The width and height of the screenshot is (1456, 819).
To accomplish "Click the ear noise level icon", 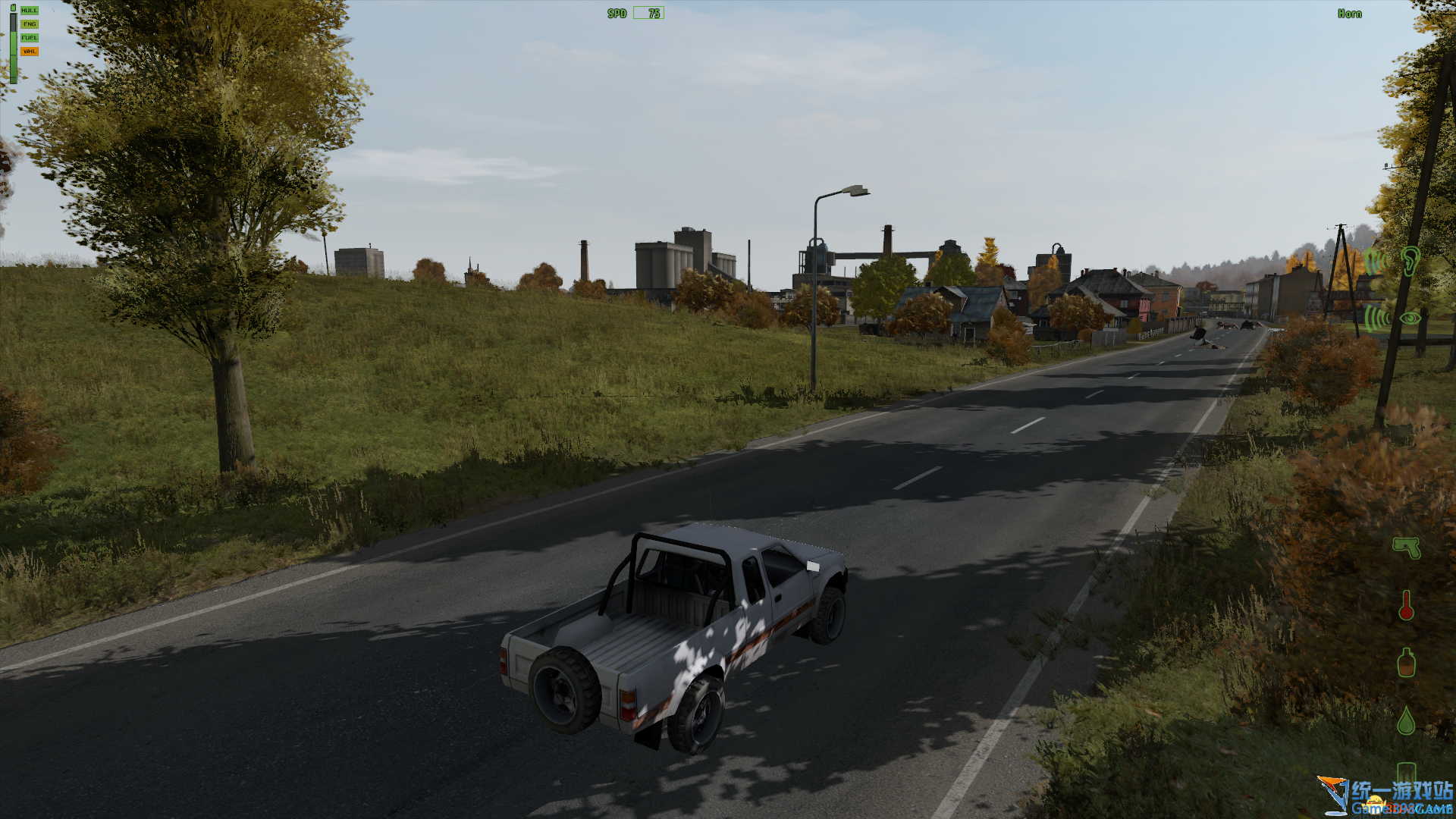I will point(1410,261).
